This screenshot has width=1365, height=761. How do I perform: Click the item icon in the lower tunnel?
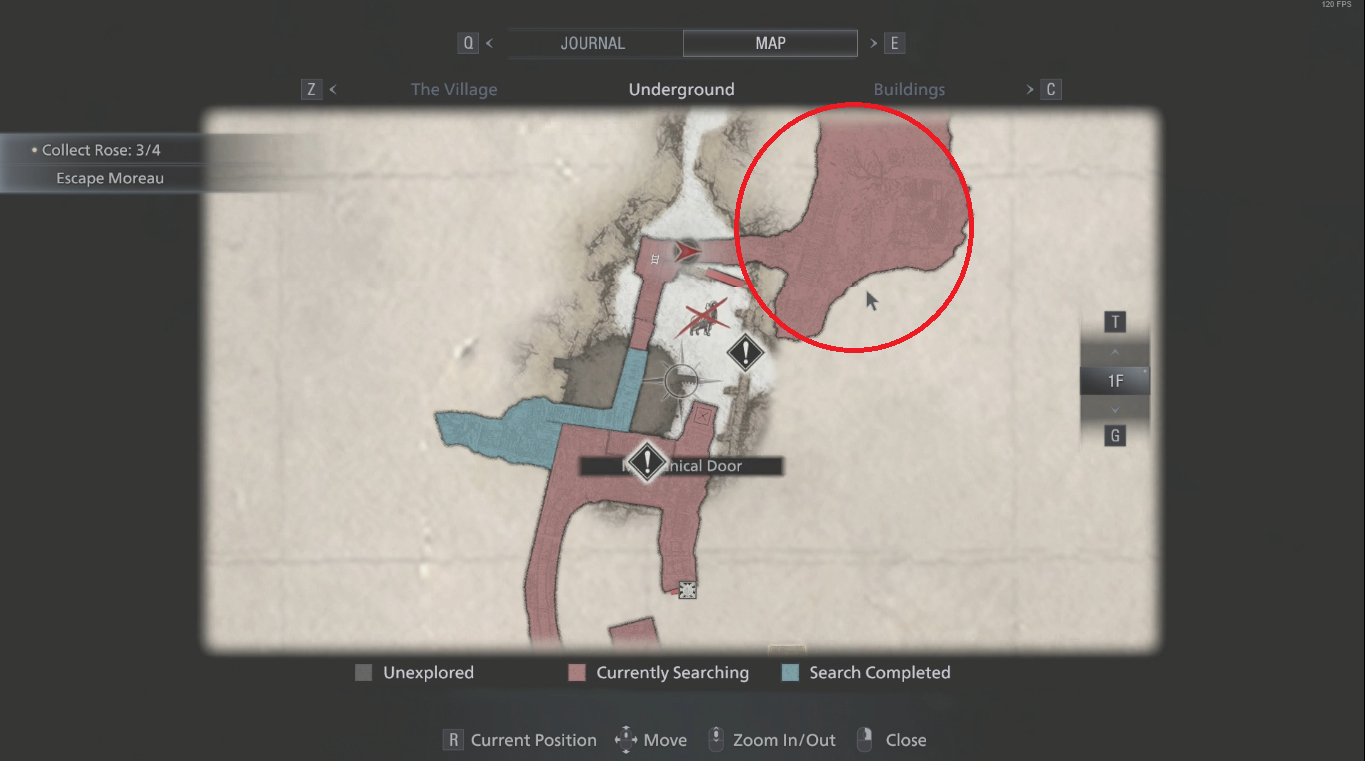point(687,590)
